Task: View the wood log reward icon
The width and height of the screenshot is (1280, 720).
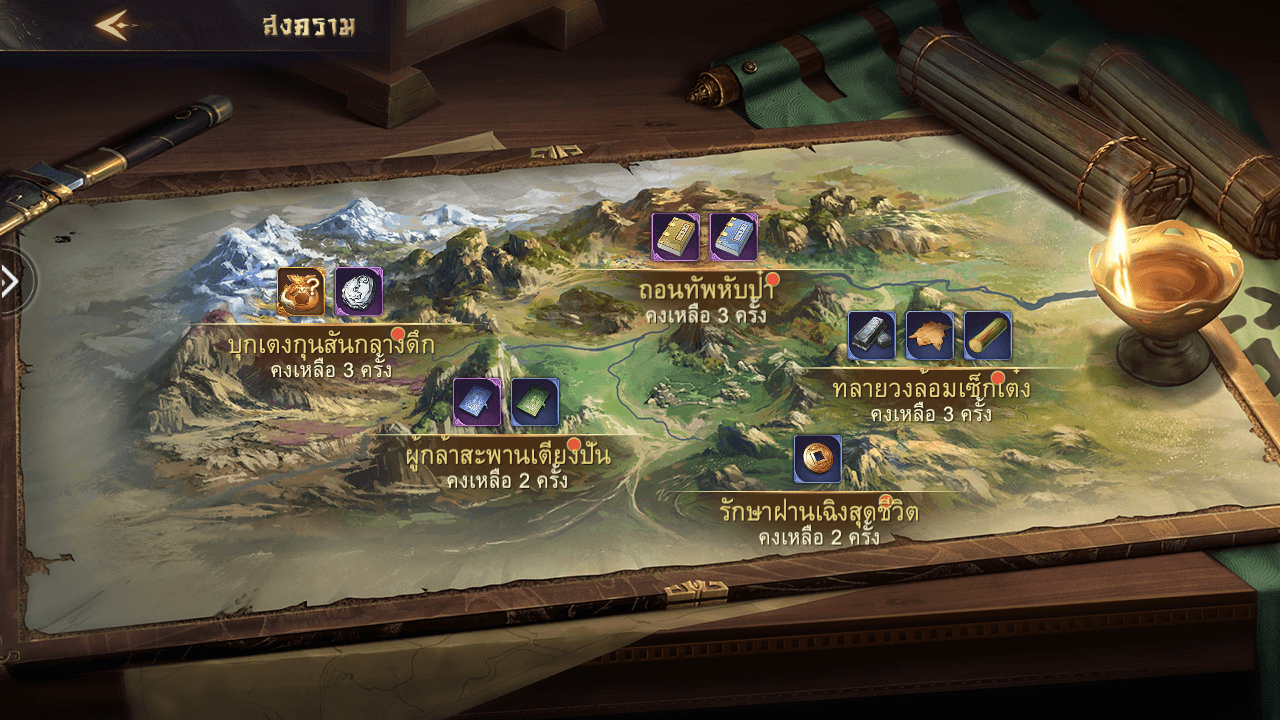Action: pyautogui.click(x=988, y=336)
